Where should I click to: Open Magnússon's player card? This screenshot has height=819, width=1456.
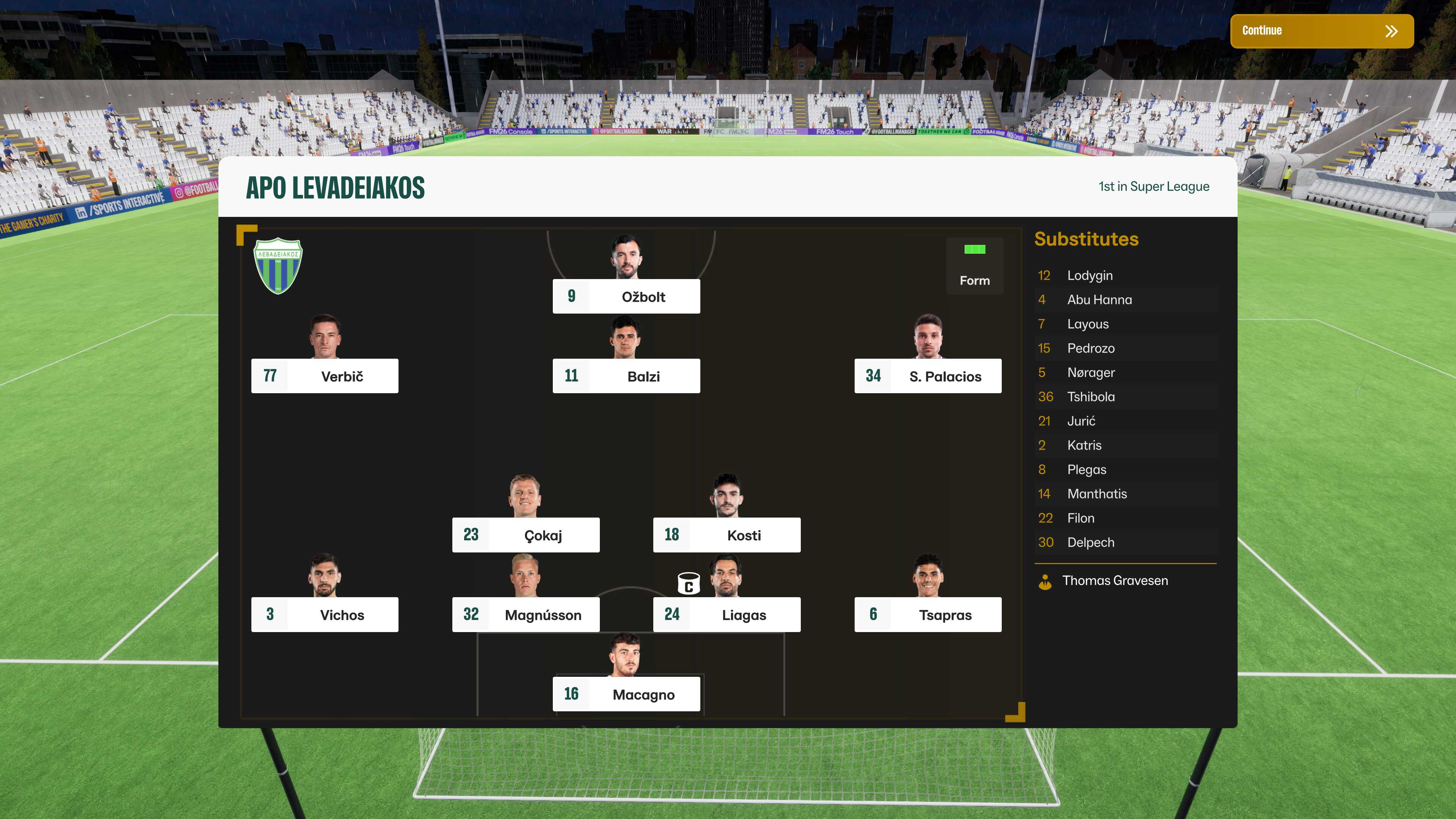coord(526,614)
